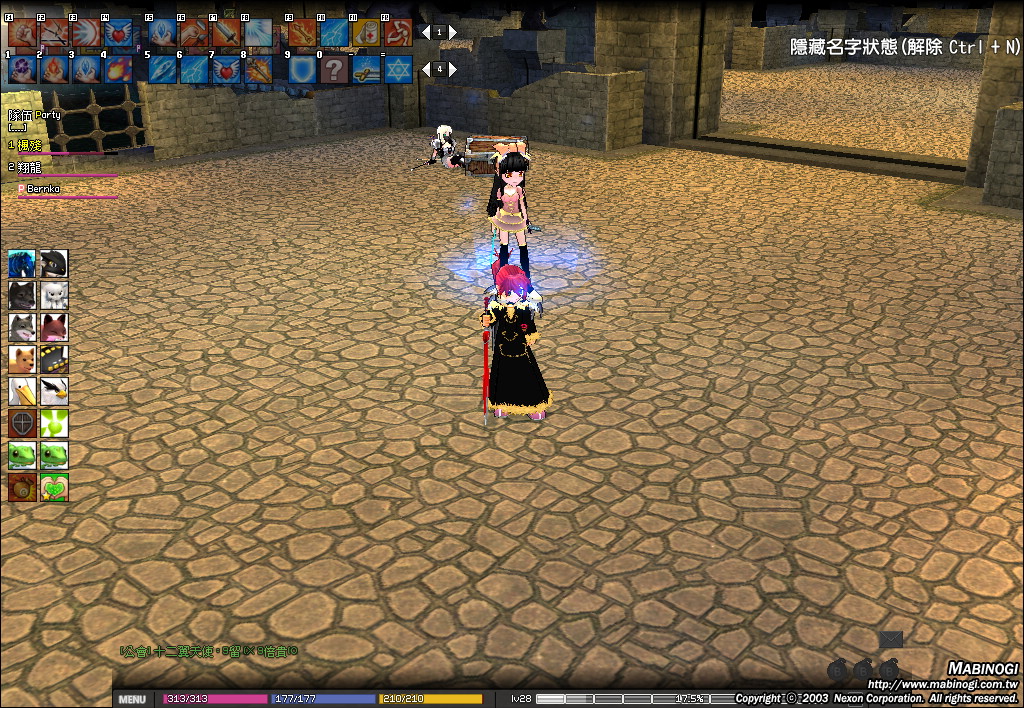Switch bottom hotbar to previous page
1024x708 pixels.
(x=424, y=69)
